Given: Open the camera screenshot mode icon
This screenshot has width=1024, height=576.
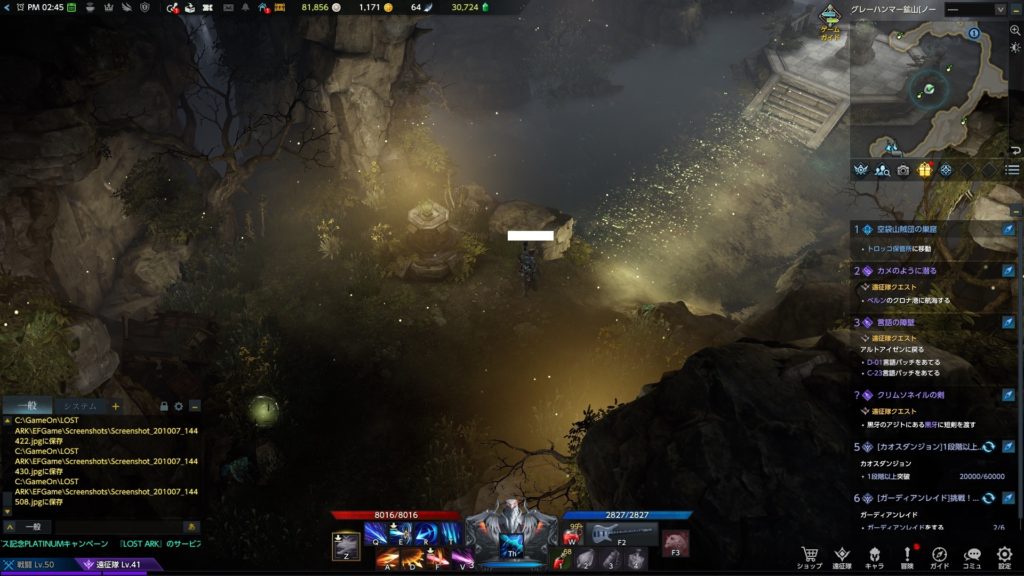Looking at the screenshot, I should click(903, 170).
